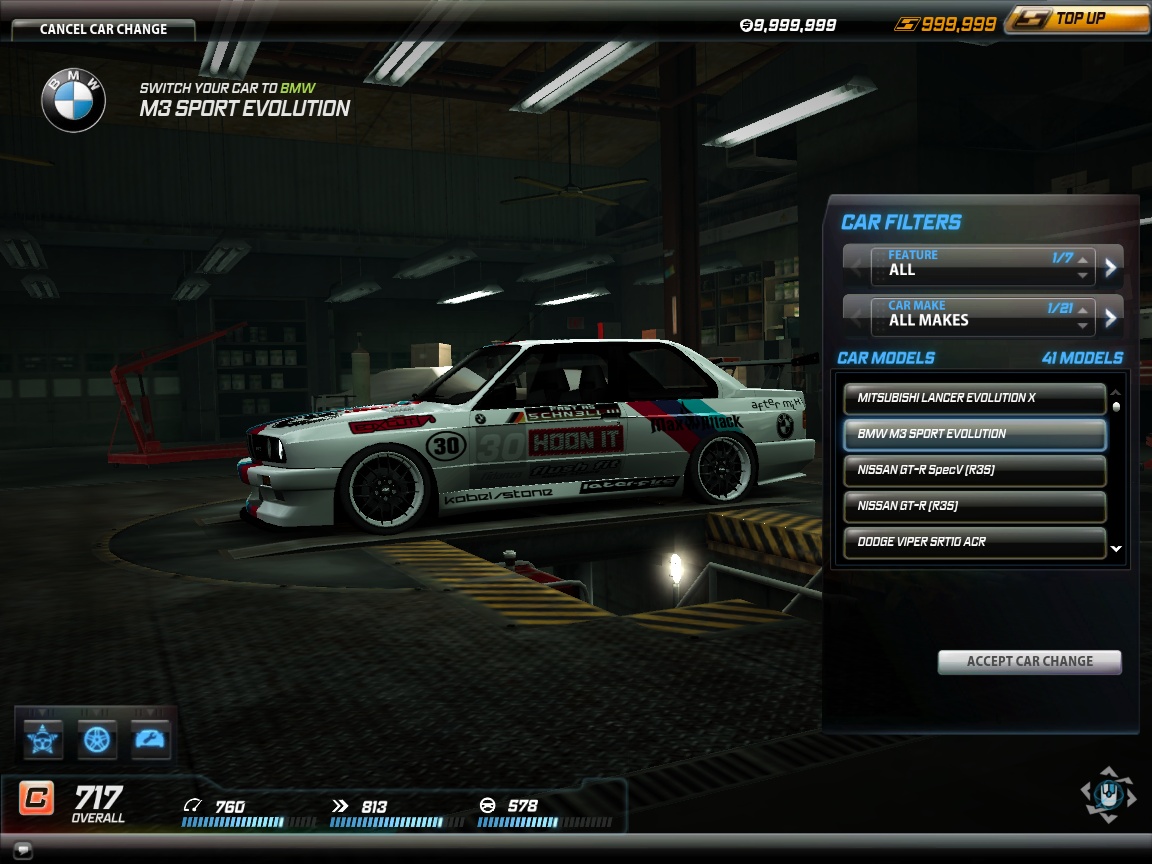Choose the BMW M3 Sport Evolution entry

click(974, 434)
